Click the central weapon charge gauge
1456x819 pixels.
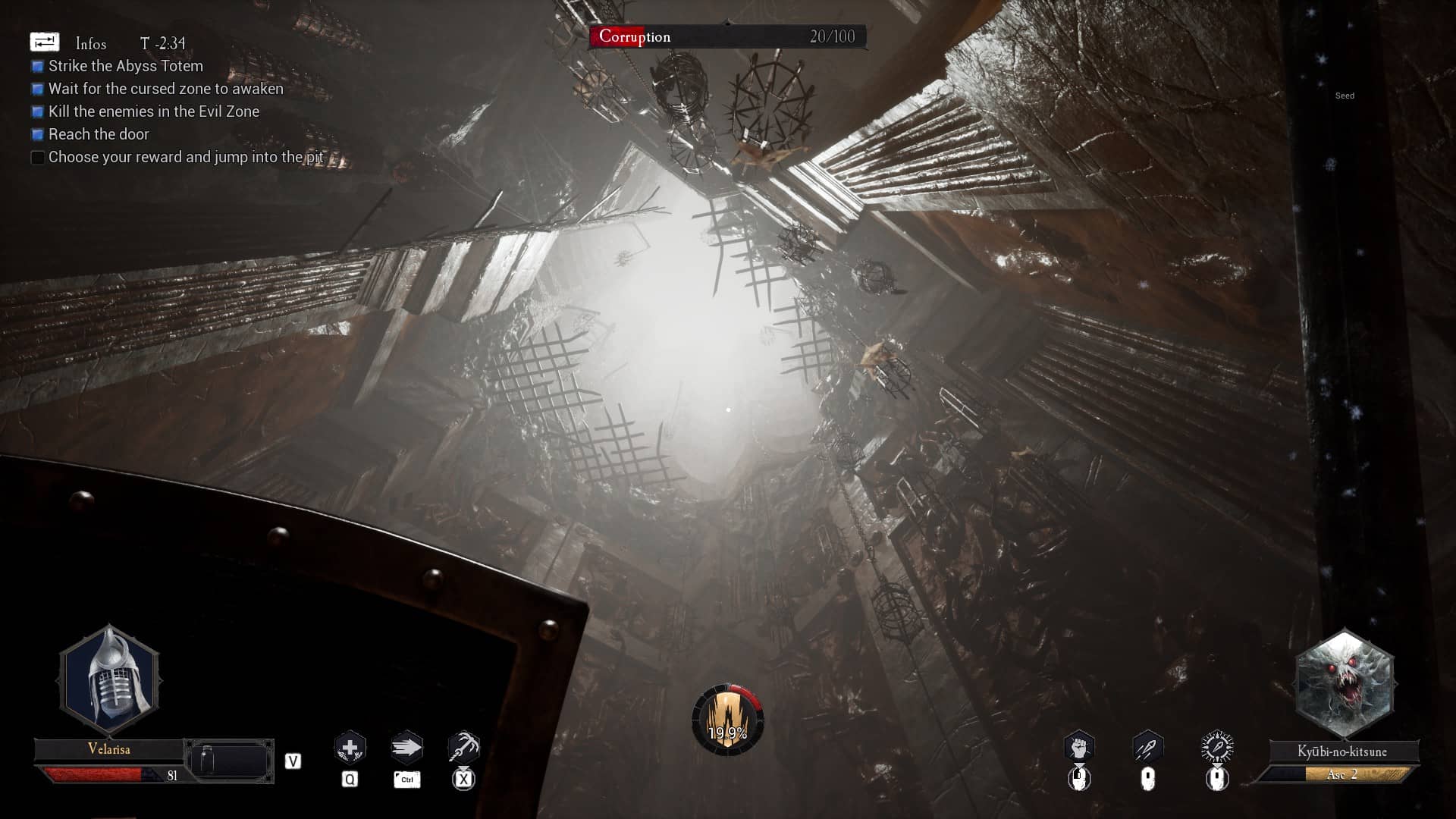point(727,720)
